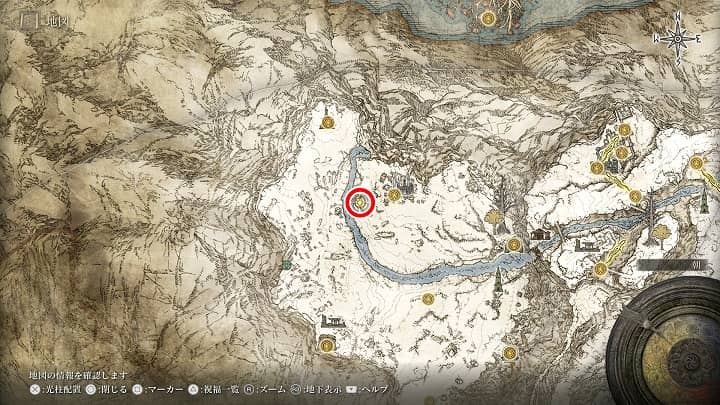The image size is (720, 405).
Task: Choose the grace marker just below the southwest ruins
Action: tap(327, 345)
